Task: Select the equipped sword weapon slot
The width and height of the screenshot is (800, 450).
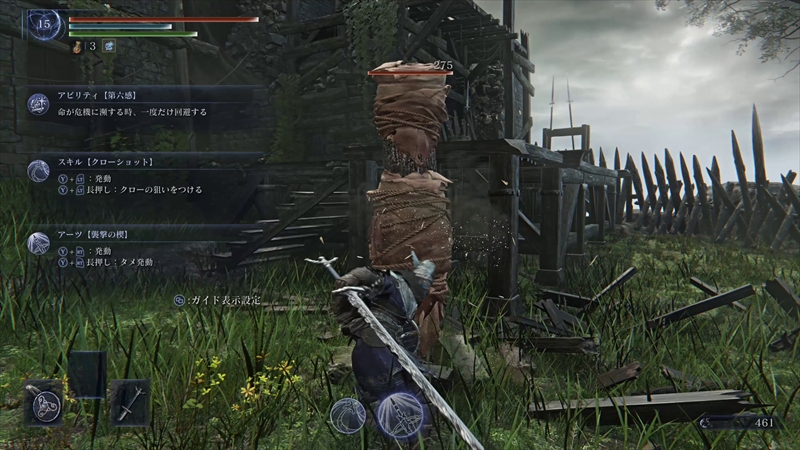Action: click(x=130, y=402)
